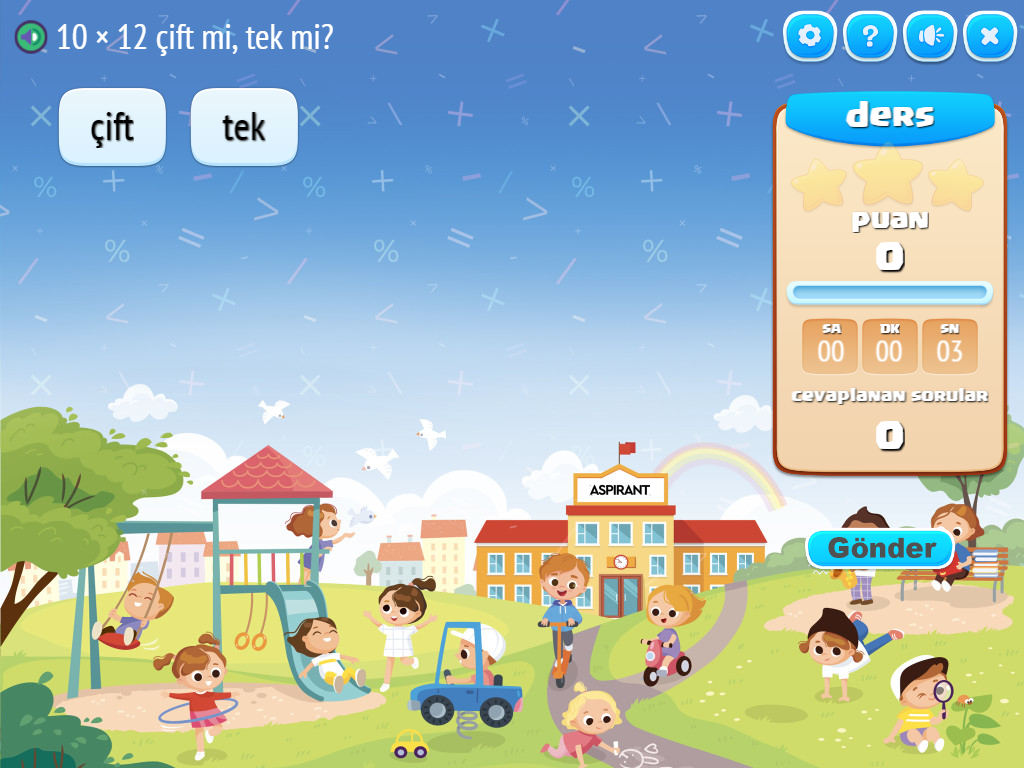Play the question audio with the green speaker

pyautogui.click(x=31, y=37)
